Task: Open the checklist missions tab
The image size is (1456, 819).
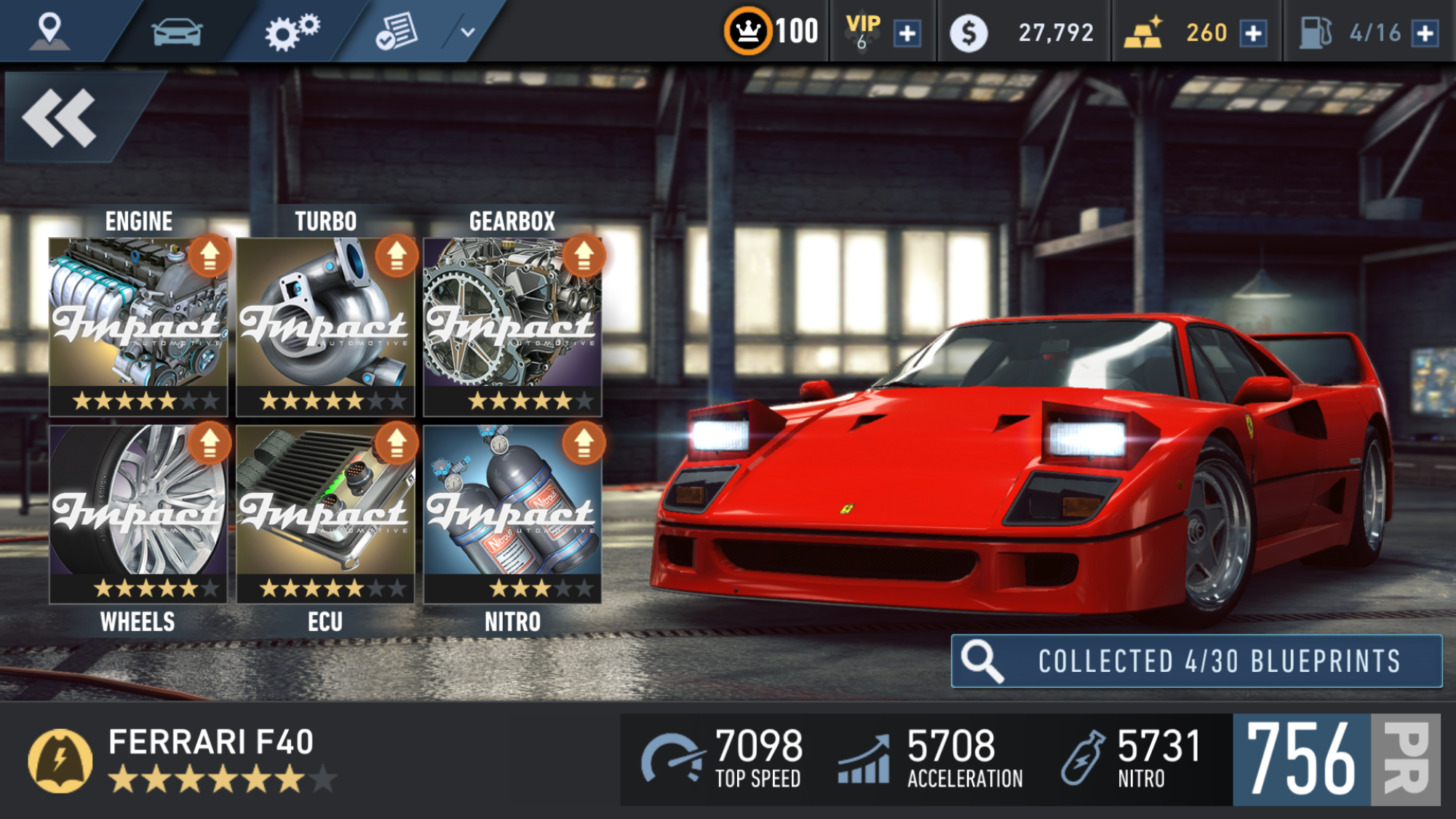Action: [397, 32]
